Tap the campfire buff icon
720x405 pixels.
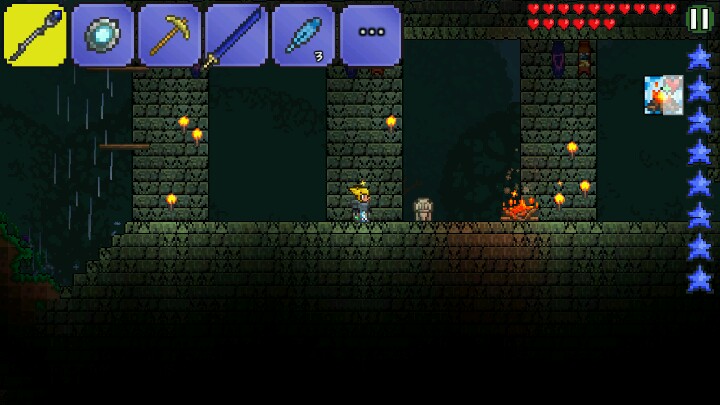click(x=663, y=95)
